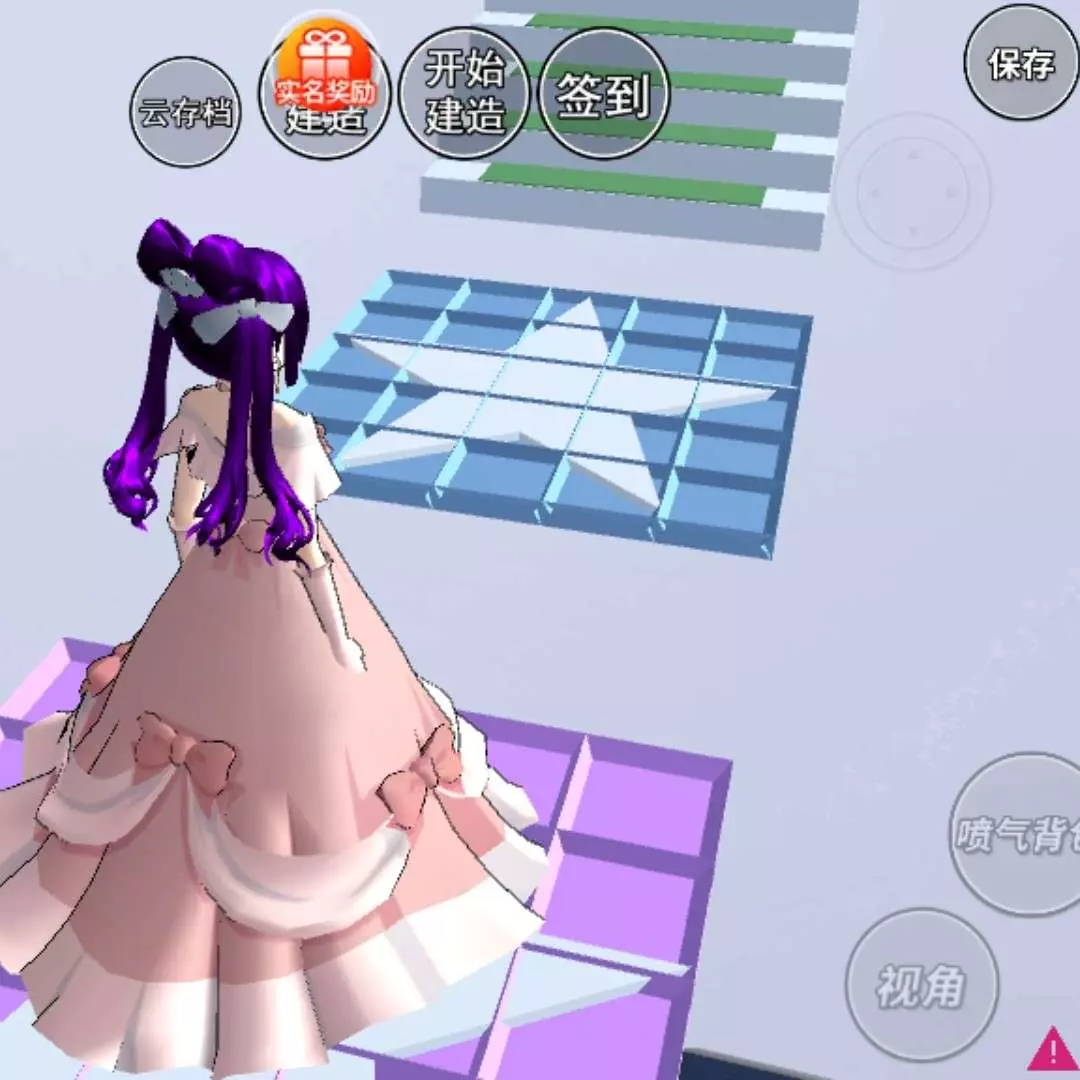This screenshot has height=1080, width=1080.
Task: Open the 签到 daily check-in
Action: (603, 93)
